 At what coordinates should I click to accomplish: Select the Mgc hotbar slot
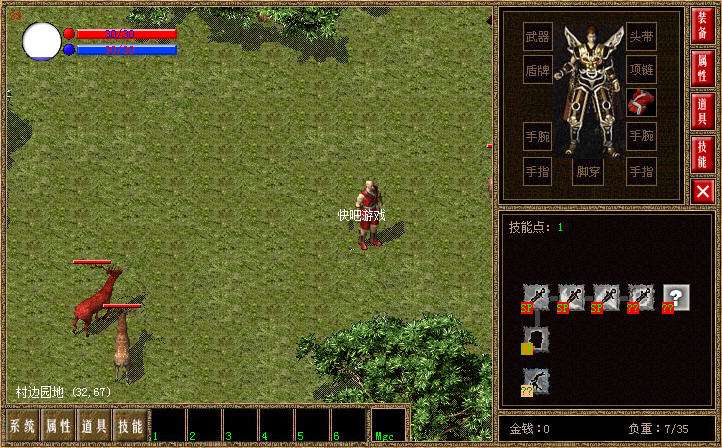click(388, 425)
